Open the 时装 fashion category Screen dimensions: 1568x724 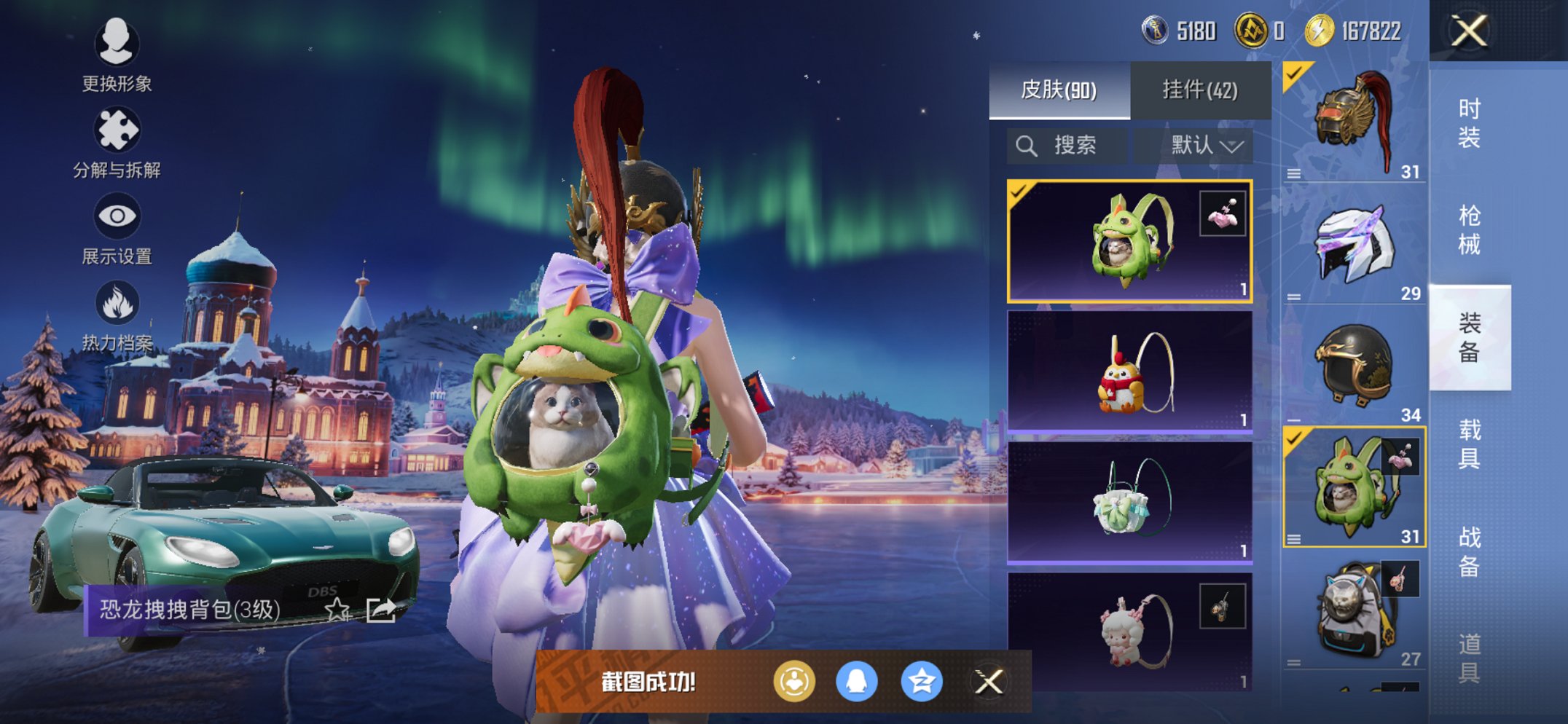(1469, 123)
